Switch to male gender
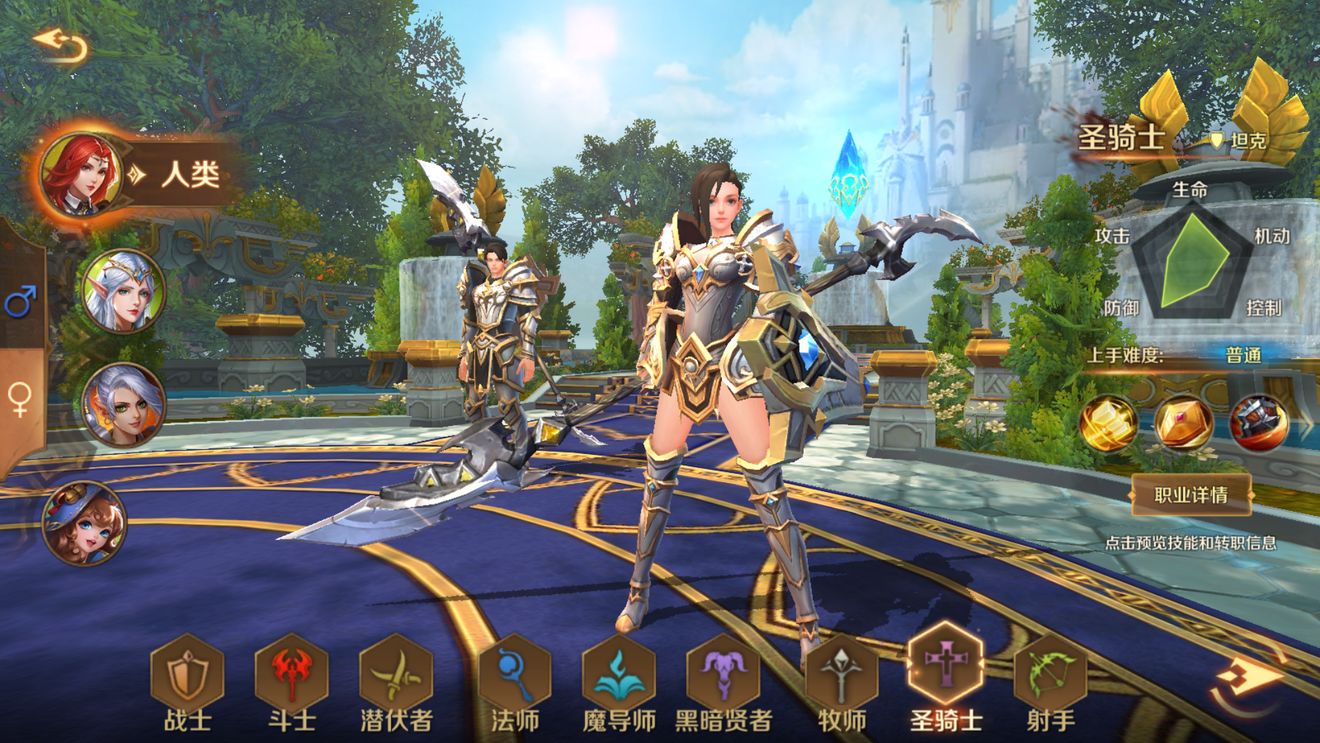 pos(20,301)
